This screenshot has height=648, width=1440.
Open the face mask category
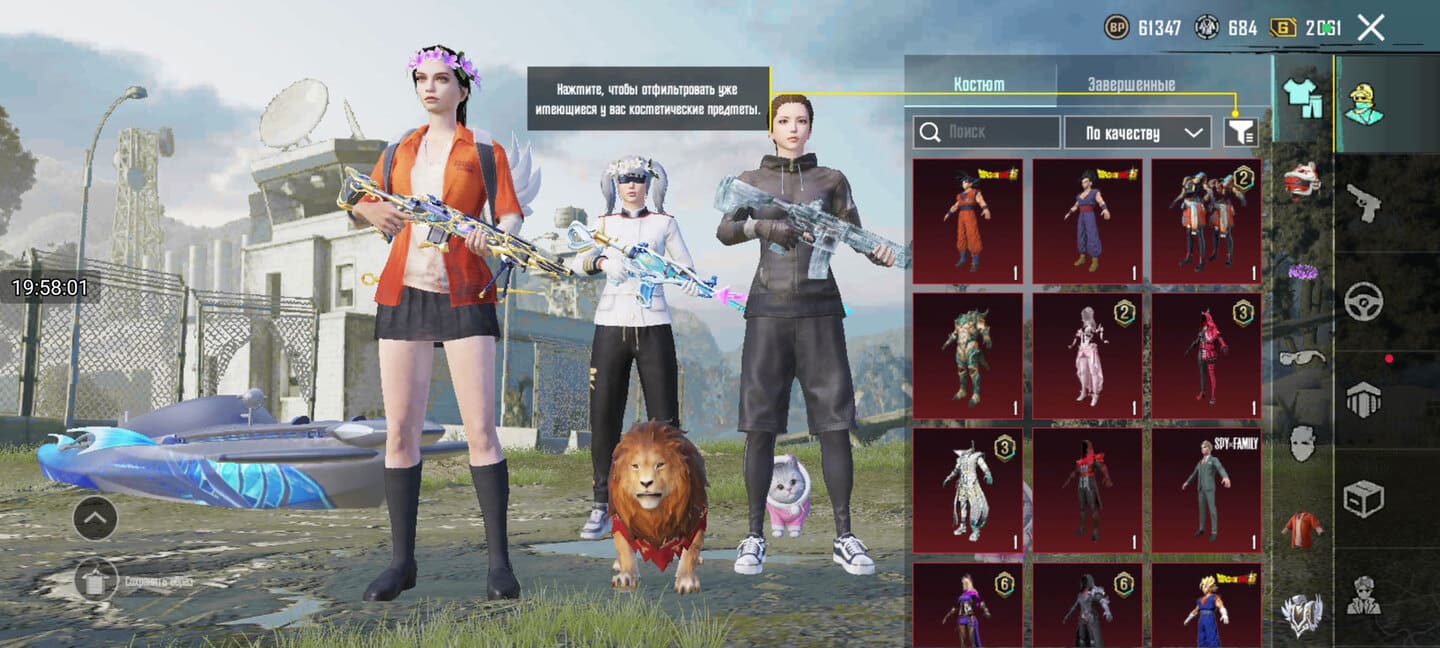point(1301,442)
